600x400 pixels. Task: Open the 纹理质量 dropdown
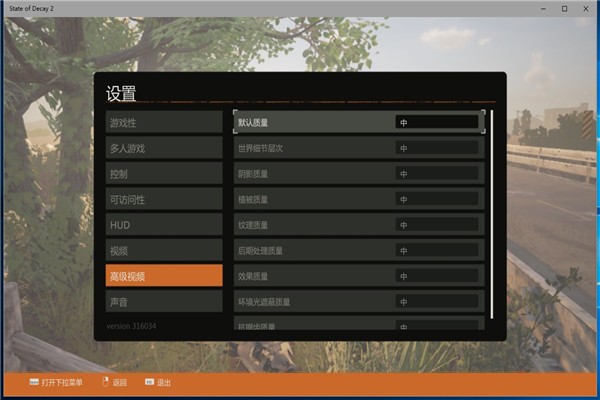(x=437, y=225)
